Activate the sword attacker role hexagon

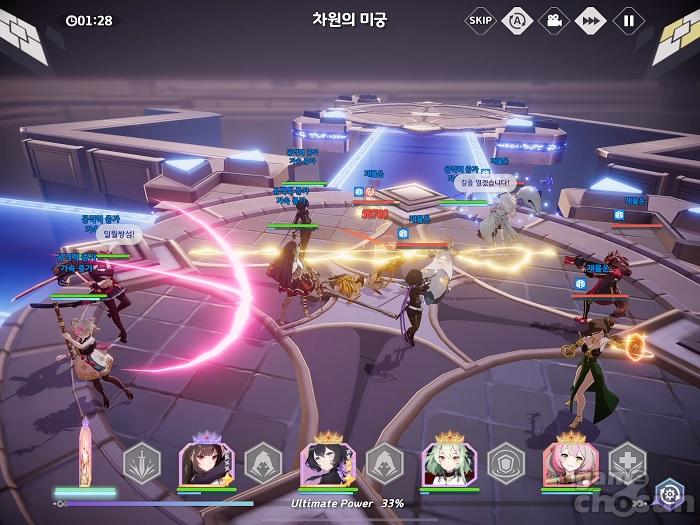click(142, 462)
